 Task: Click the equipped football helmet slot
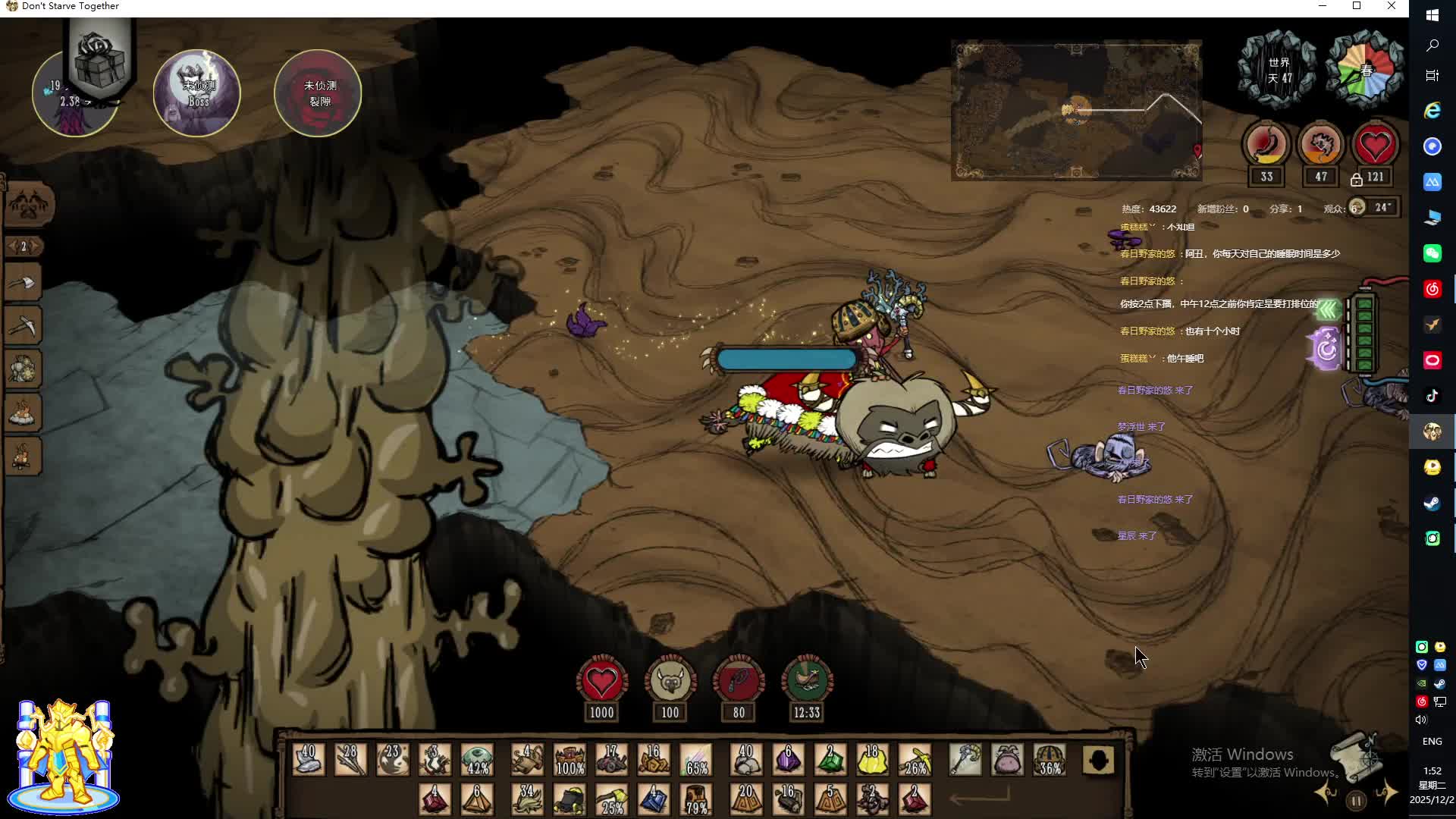click(1050, 759)
